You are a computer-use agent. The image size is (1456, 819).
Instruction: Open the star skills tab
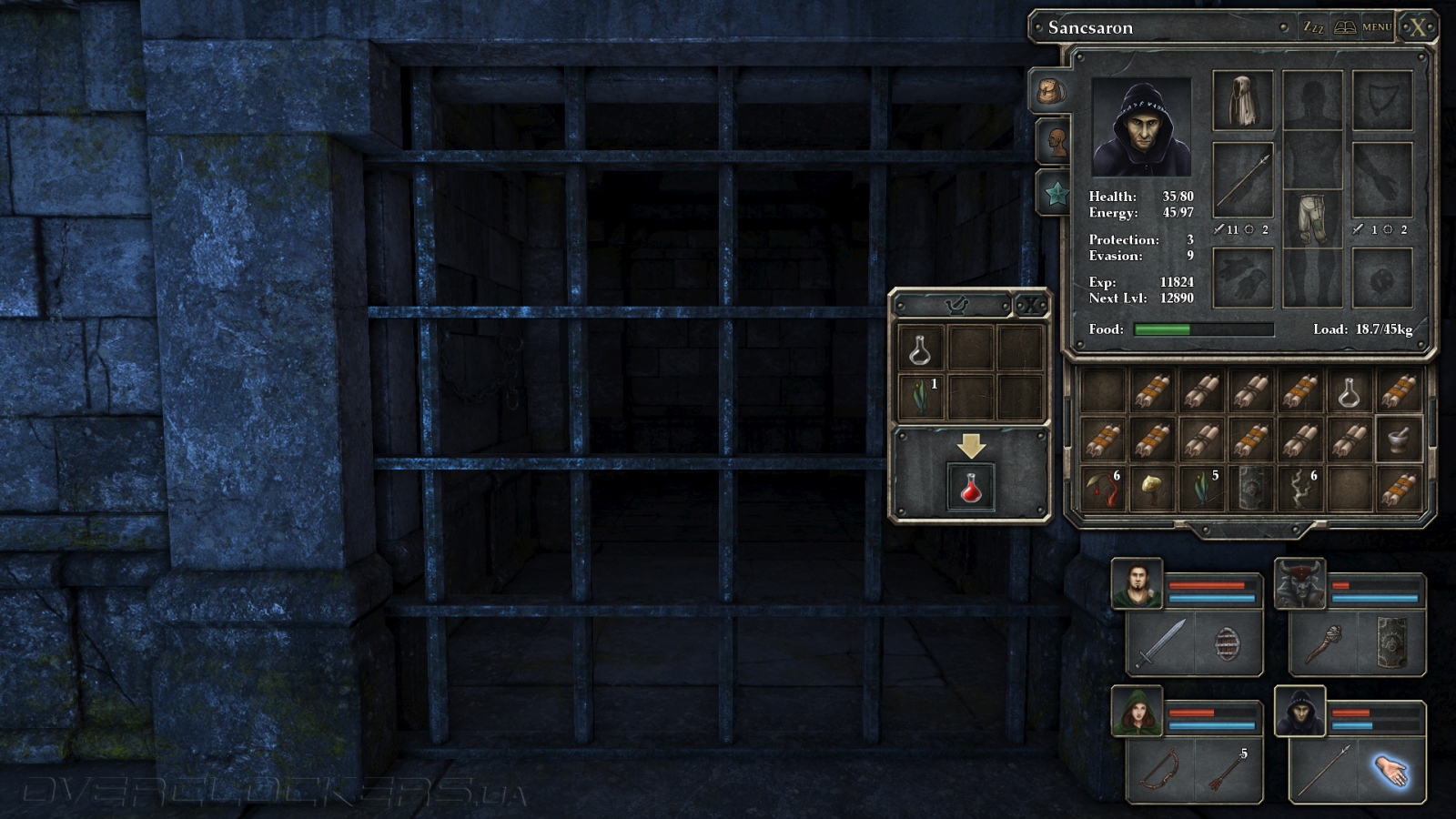point(1056,192)
